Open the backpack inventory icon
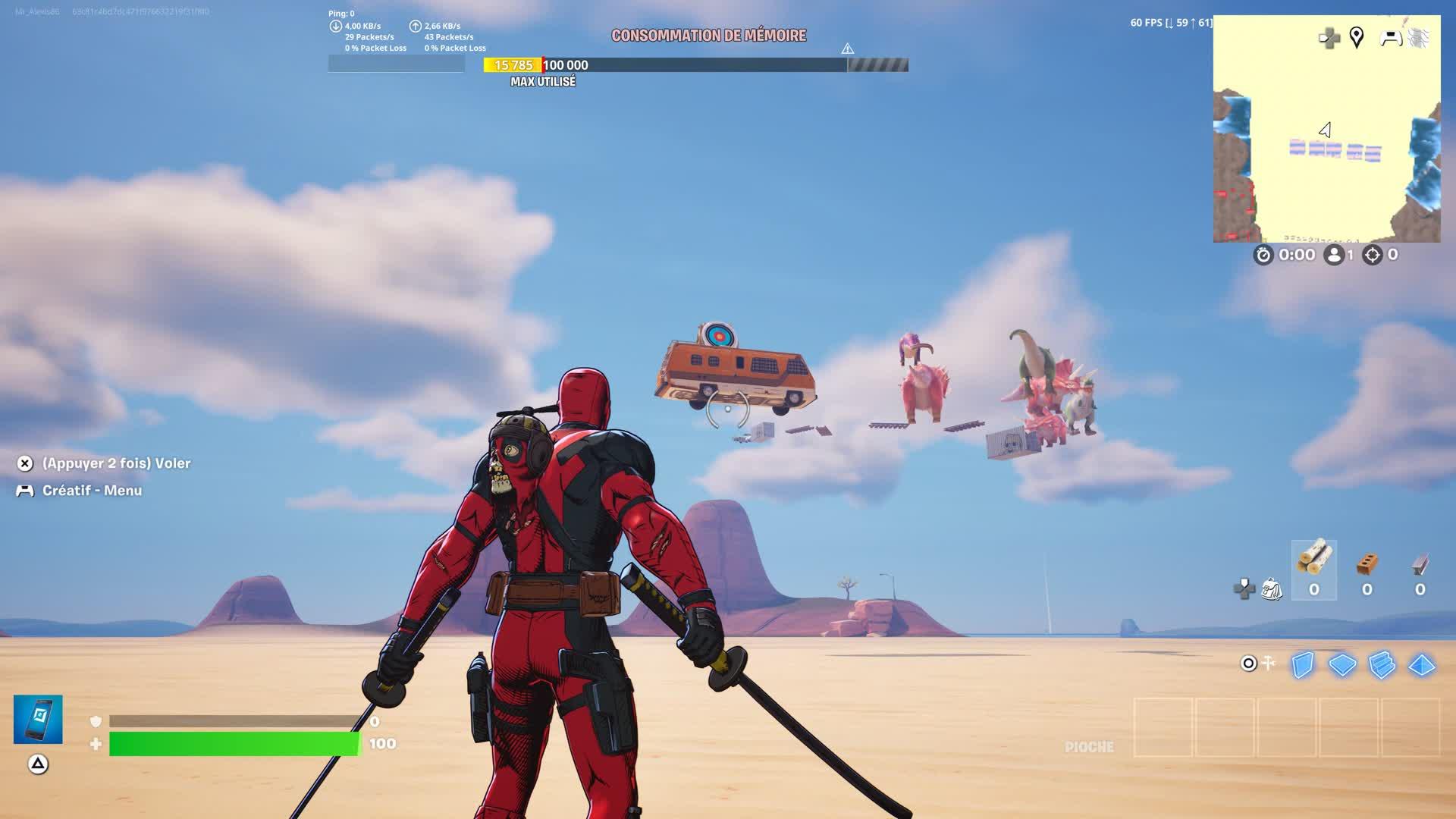 1272,588
